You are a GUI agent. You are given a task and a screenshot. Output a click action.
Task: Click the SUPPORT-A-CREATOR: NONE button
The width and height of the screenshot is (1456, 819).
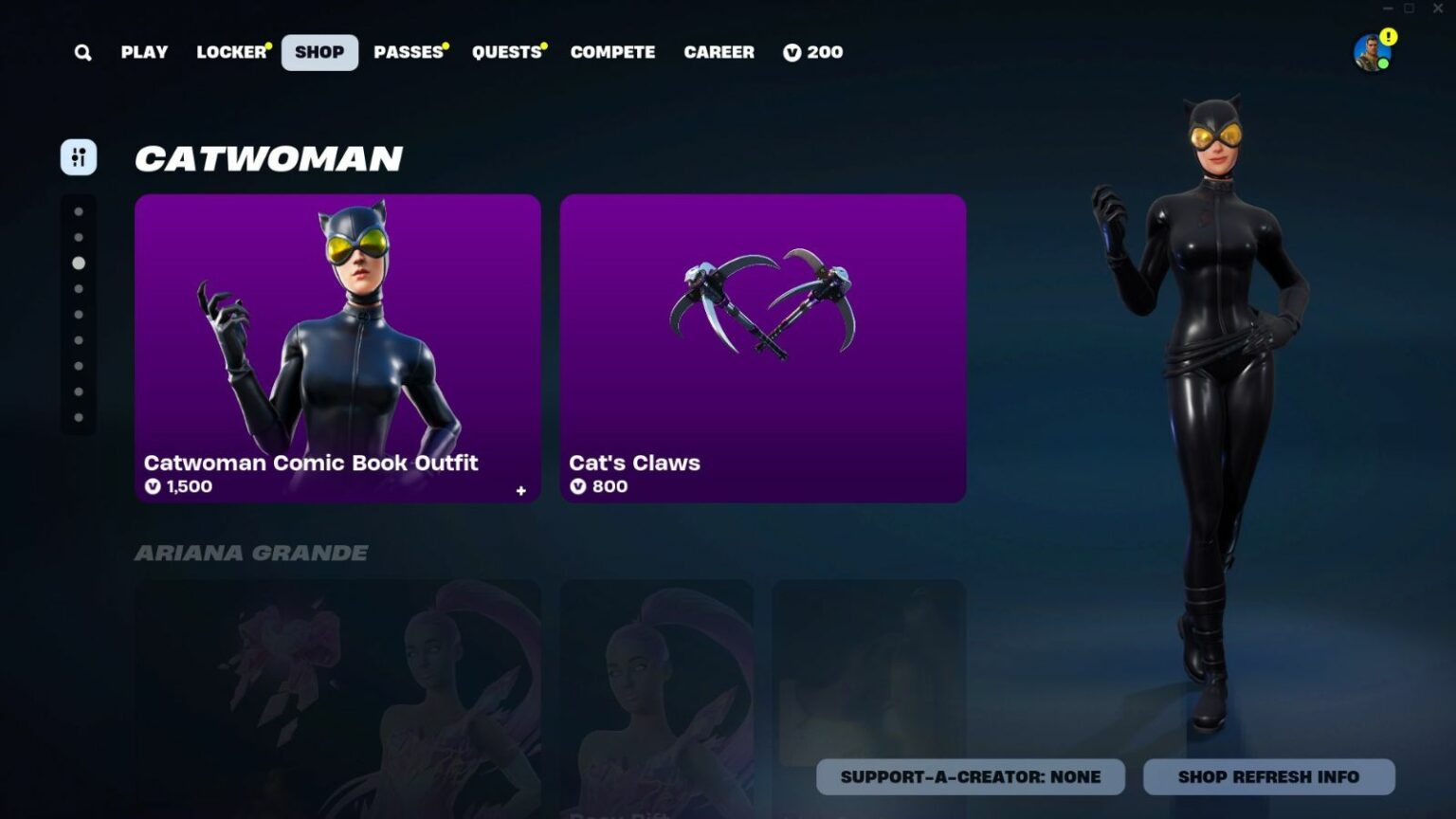(x=969, y=776)
